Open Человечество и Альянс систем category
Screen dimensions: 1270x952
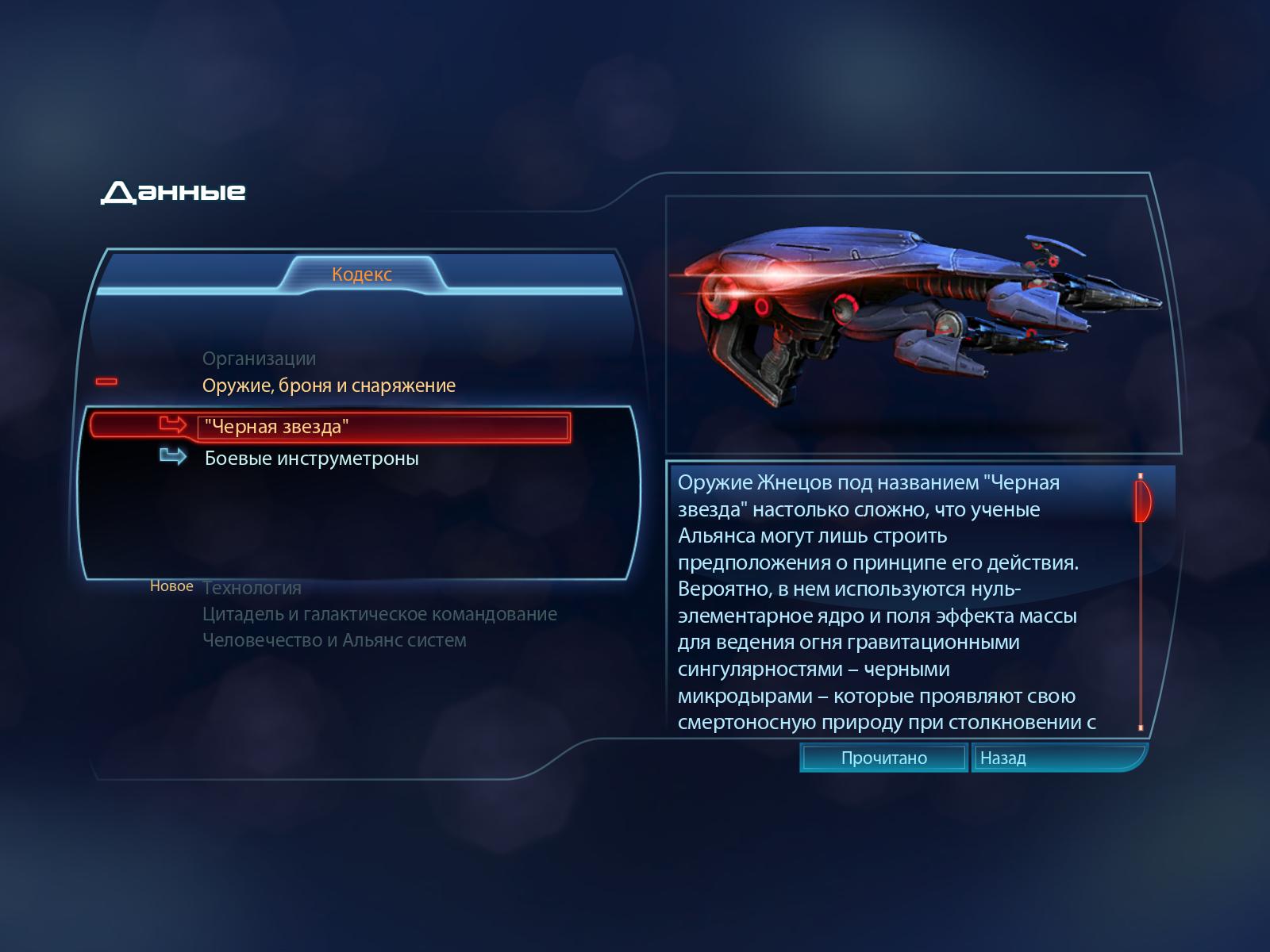(334, 640)
